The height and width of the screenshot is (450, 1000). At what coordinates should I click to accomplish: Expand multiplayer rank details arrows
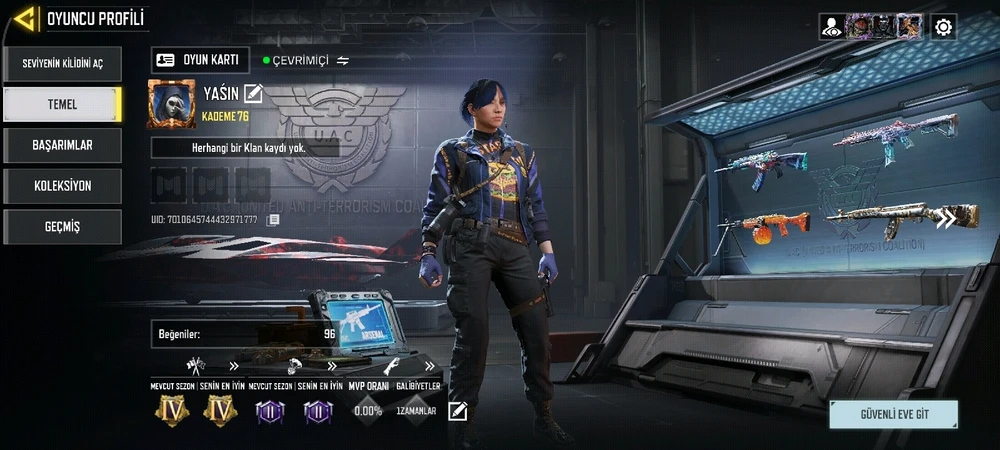(233, 366)
